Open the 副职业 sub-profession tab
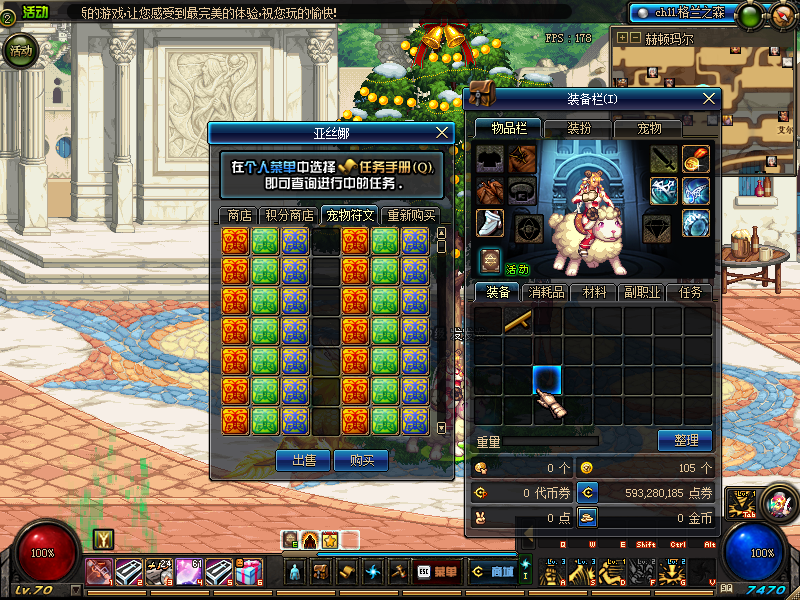The image size is (800, 600). (641, 292)
